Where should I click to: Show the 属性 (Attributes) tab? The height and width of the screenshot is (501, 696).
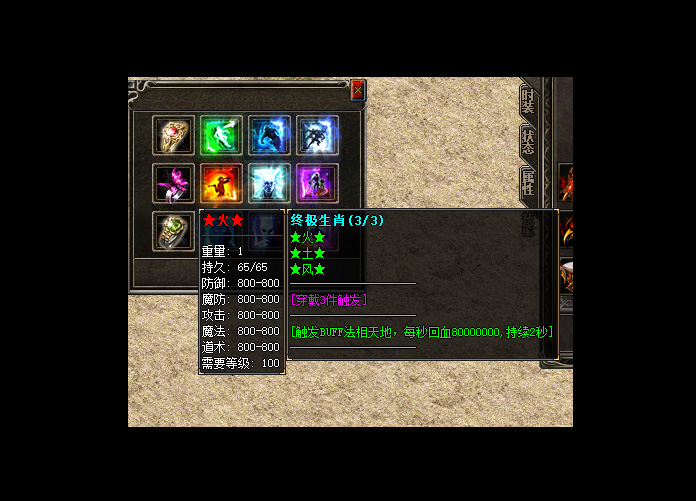pos(528,182)
